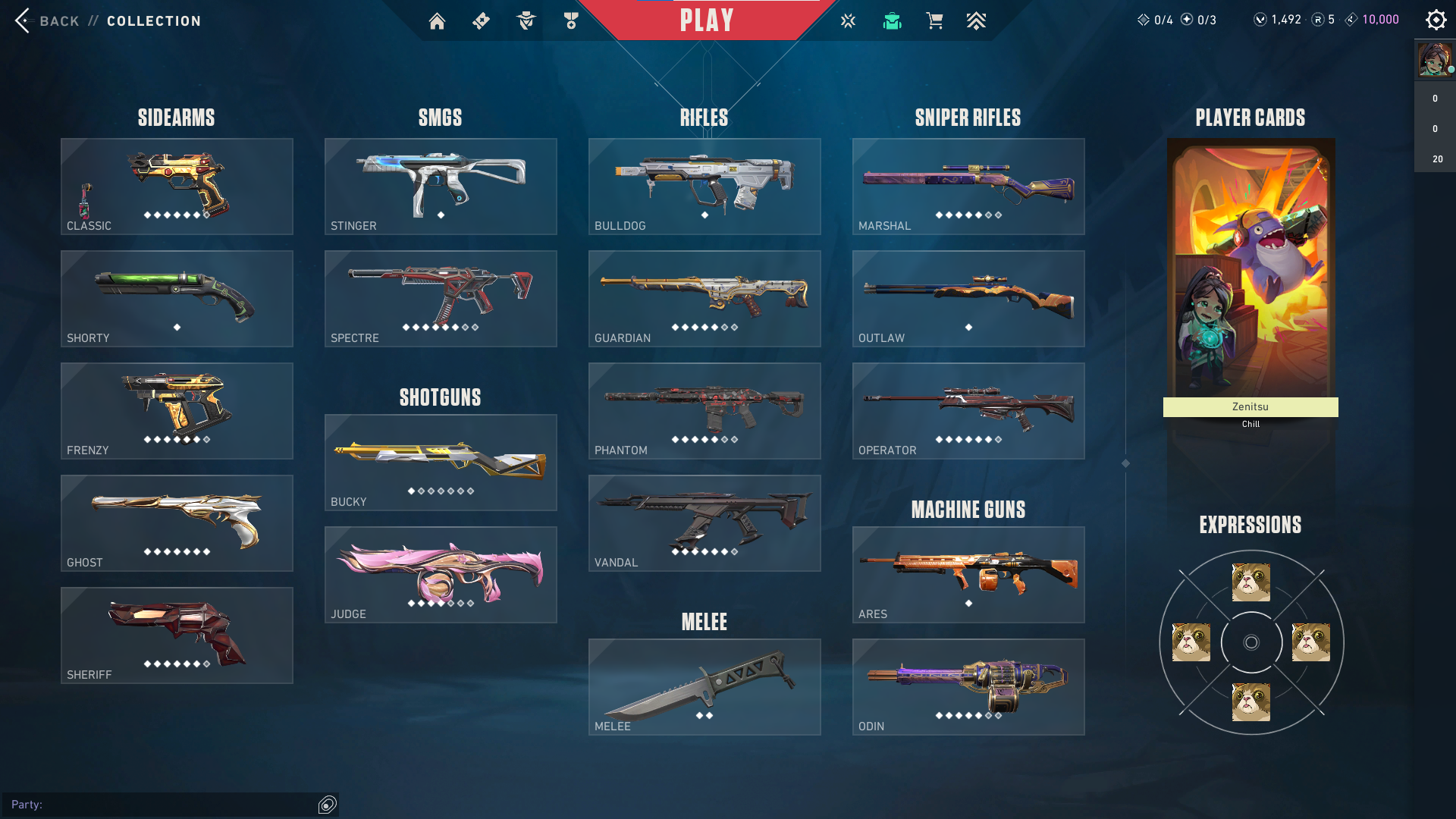Open the Odin machine gun slot
Viewport: 1456px width, 819px height.
(968, 687)
